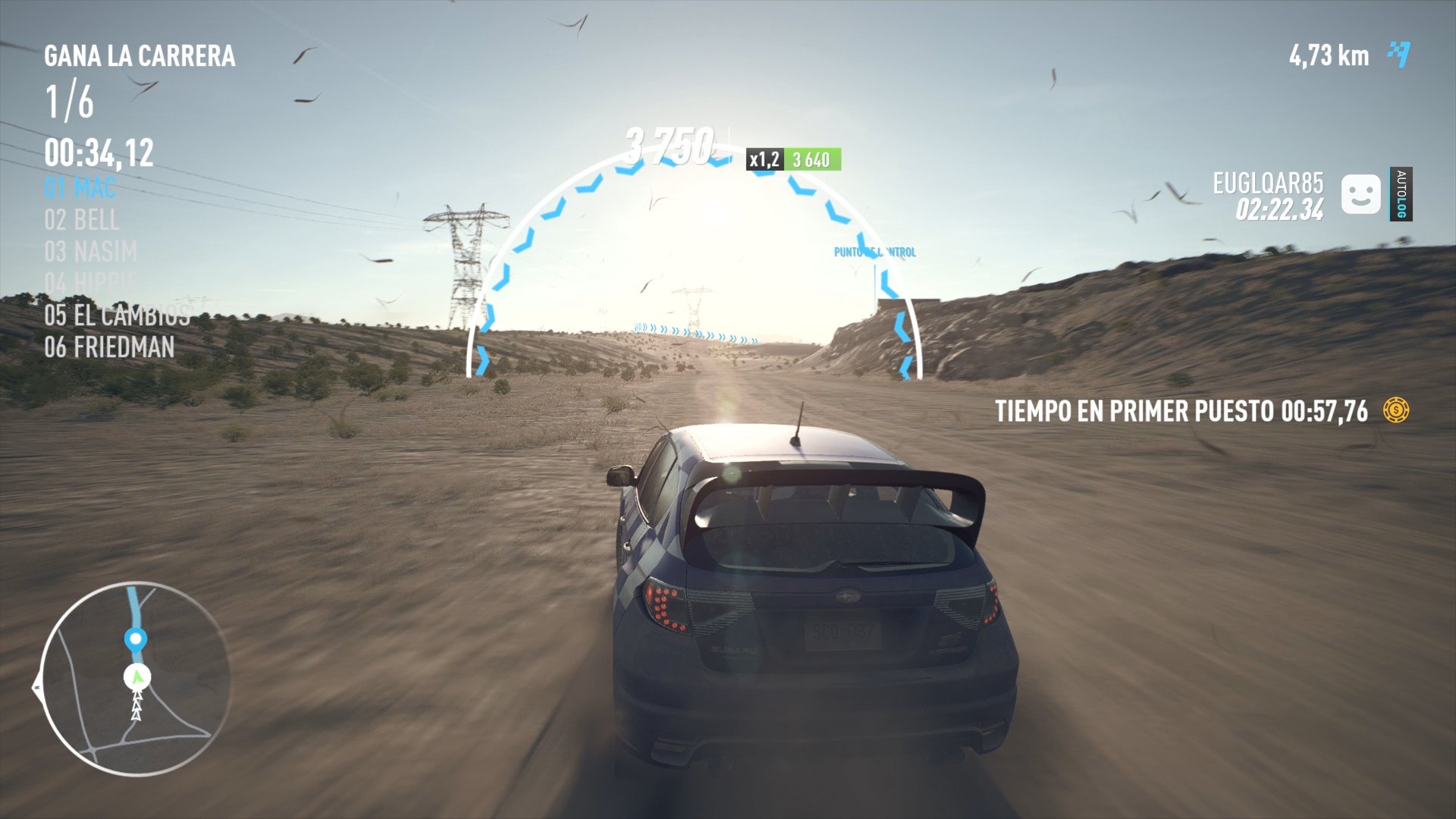Click the PUNTO DE CONTROL checkpoint marker
The width and height of the screenshot is (1456, 819).
pyautogui.click(x=875, y=252)
